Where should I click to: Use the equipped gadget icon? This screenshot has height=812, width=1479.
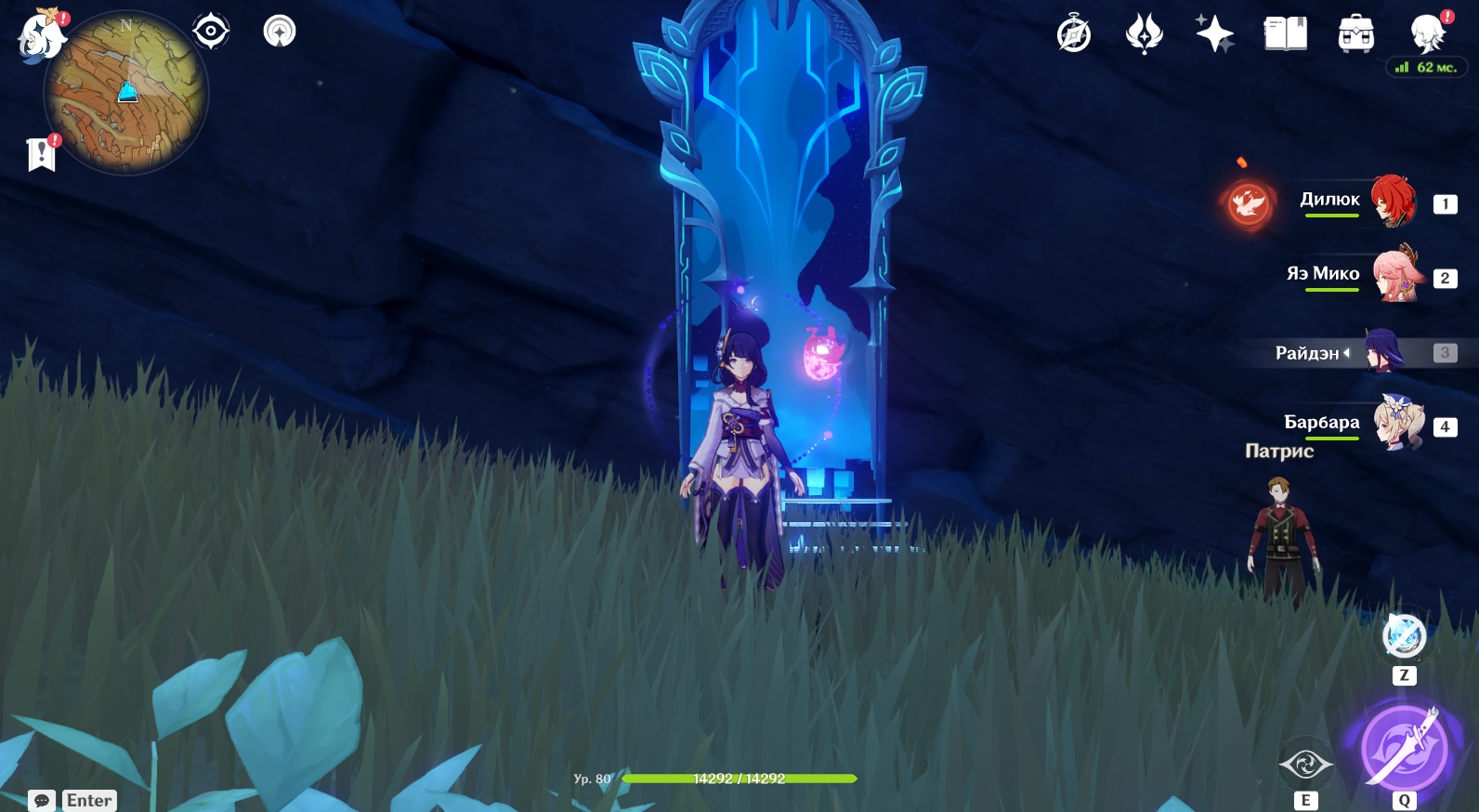[1404, 636]
